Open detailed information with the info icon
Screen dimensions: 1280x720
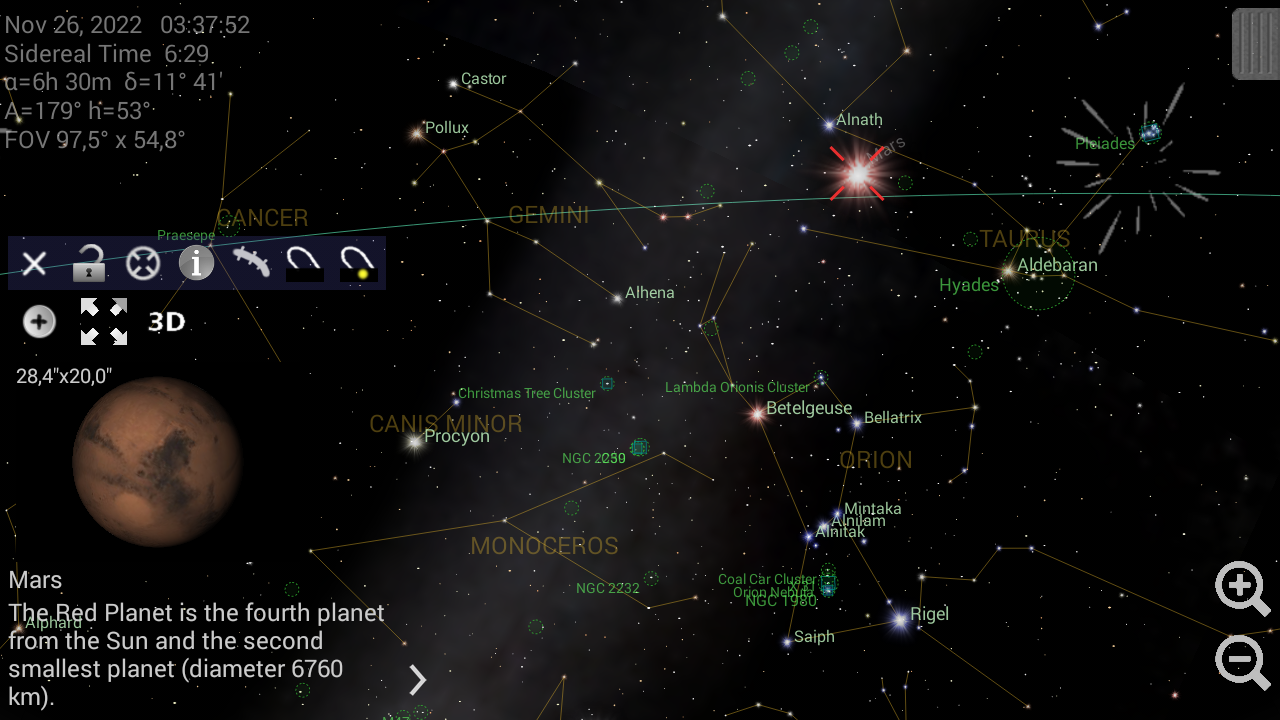click(x=196, y=263)
